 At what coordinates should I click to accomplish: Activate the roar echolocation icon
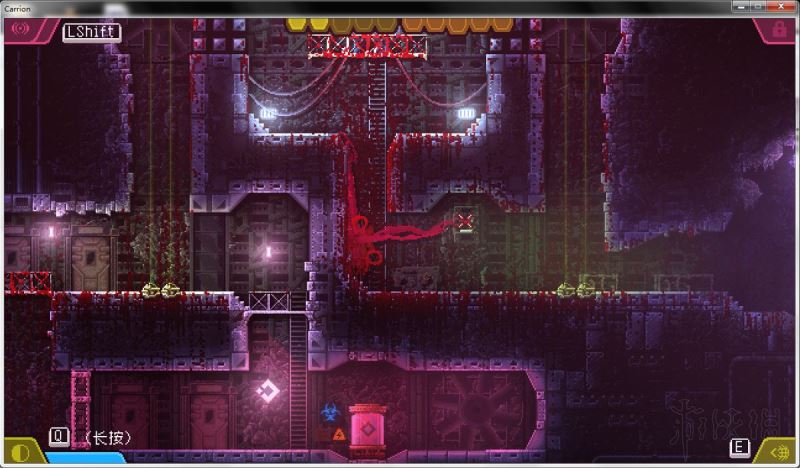20,30
